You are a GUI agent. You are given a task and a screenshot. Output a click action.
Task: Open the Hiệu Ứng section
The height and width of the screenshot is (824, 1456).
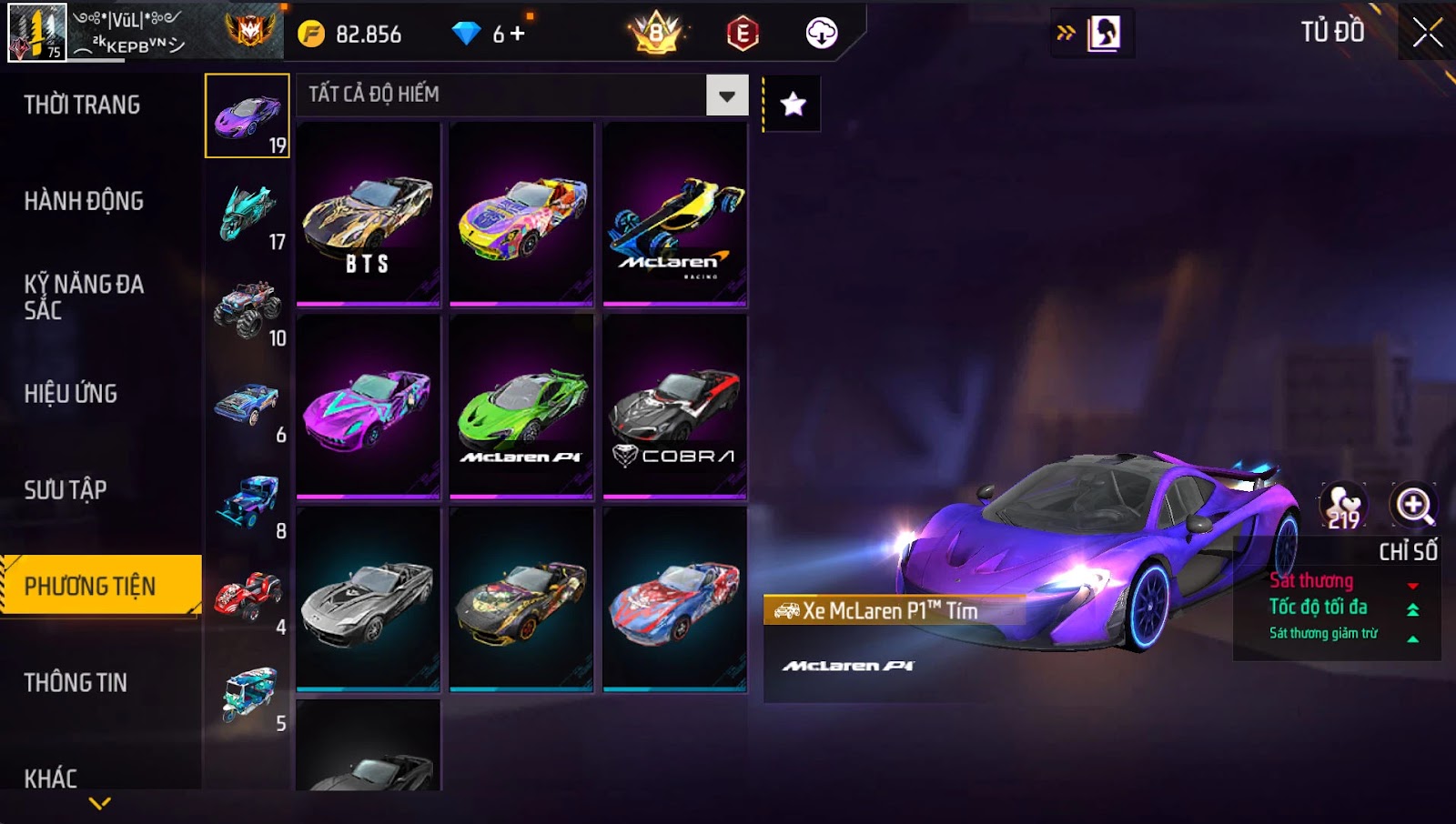(x=71, y=394)
